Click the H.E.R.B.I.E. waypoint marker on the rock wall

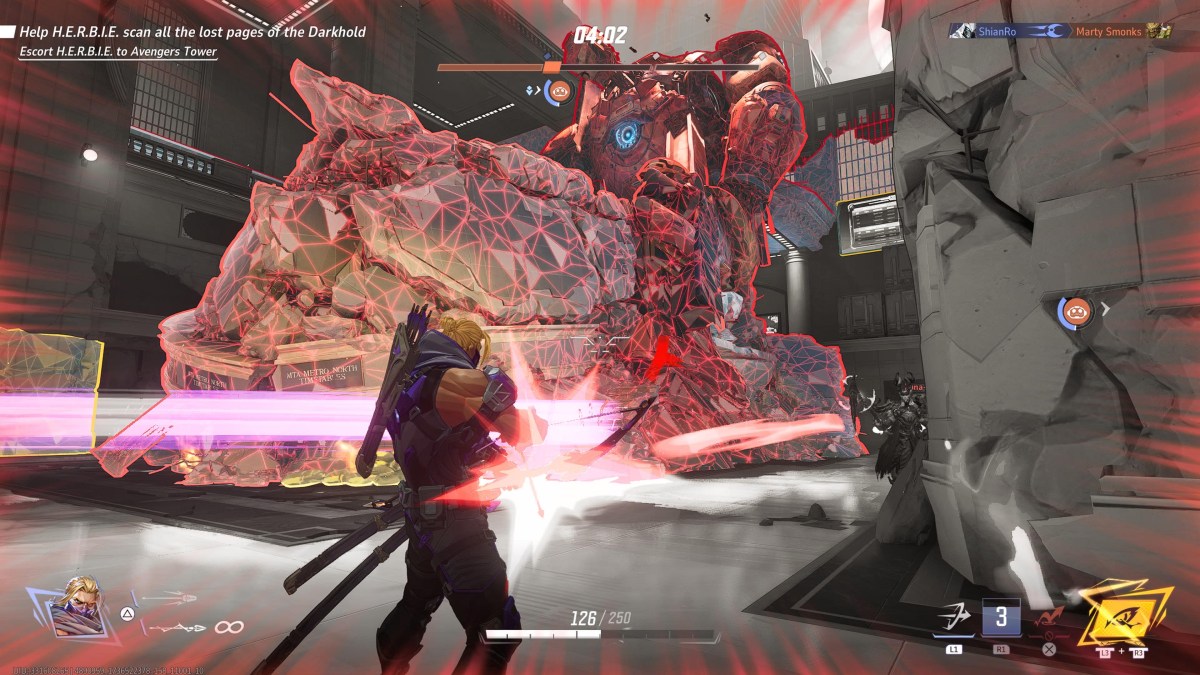(1076, 311)
